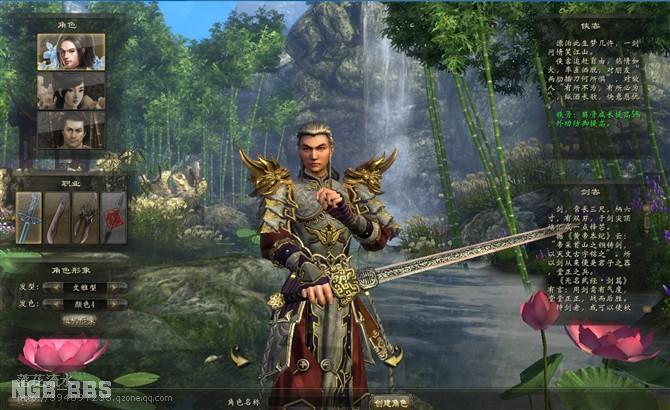Select the straight sword class icon
Image resolution: width=670 pixels, height=410 pixels.
point(29,217)
